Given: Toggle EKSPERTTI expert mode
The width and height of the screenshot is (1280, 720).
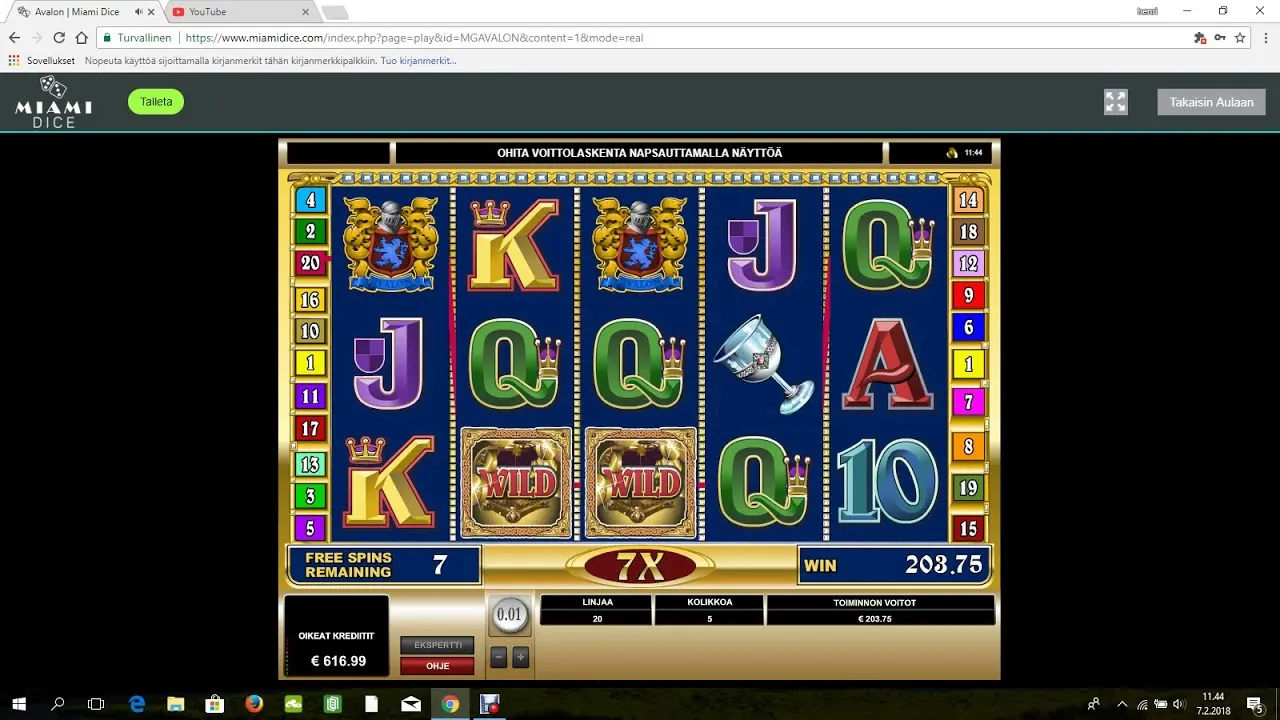Looking at the screenshot, I should (x=437, y=645).
